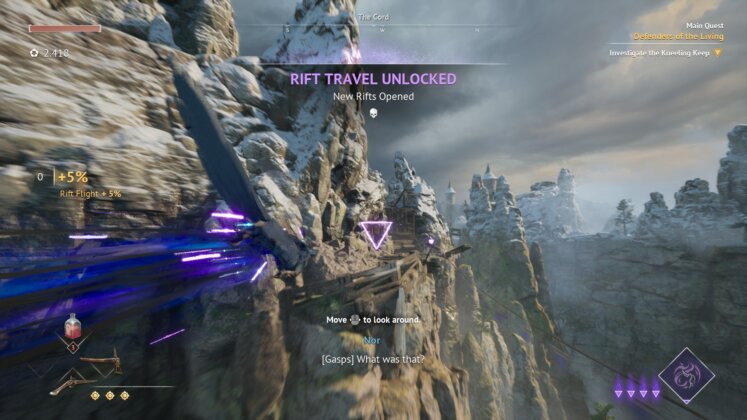Open the Defenders of the Living quest
Viewport: 747px width, 420px height.
pos(678,37)
